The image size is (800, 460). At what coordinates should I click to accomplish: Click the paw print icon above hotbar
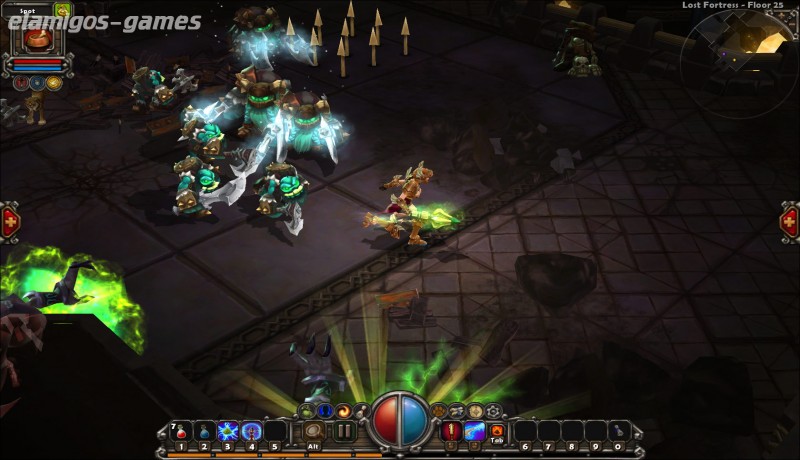coord(438,411)
